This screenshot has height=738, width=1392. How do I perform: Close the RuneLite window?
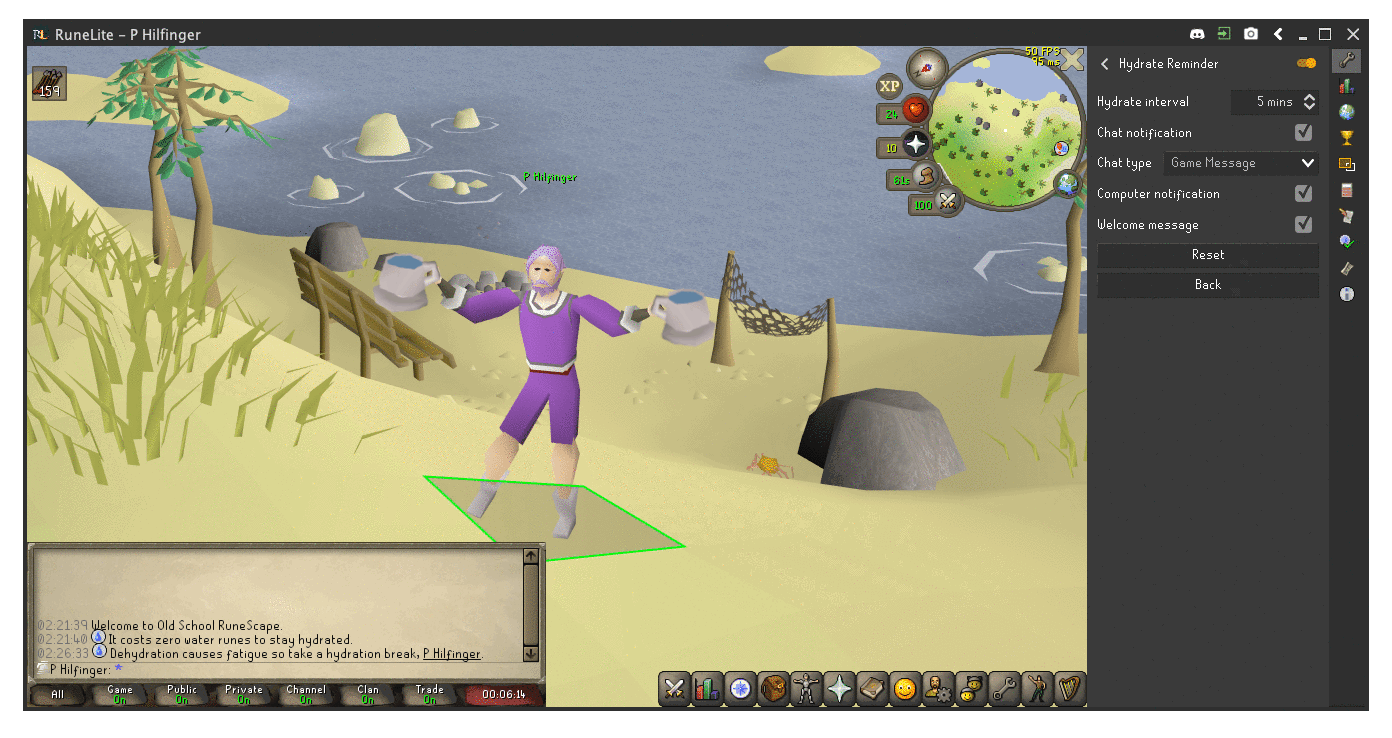tap(1352, 34)
